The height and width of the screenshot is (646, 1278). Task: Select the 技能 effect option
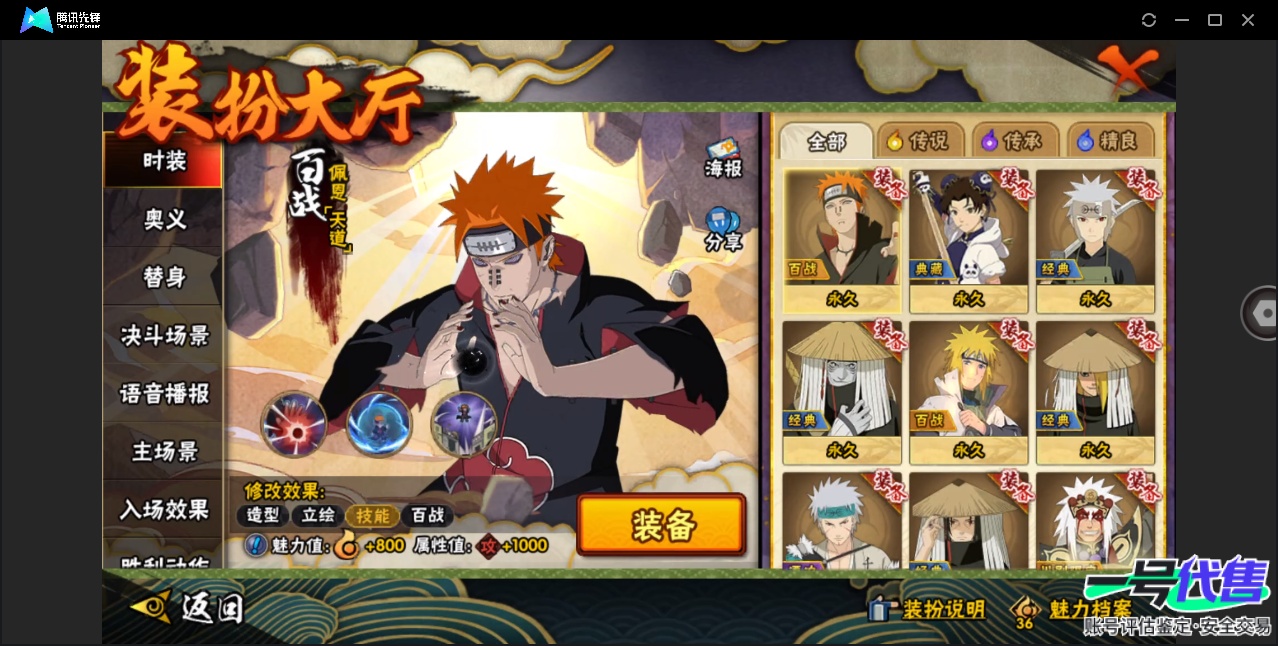[x=372, y=515]
